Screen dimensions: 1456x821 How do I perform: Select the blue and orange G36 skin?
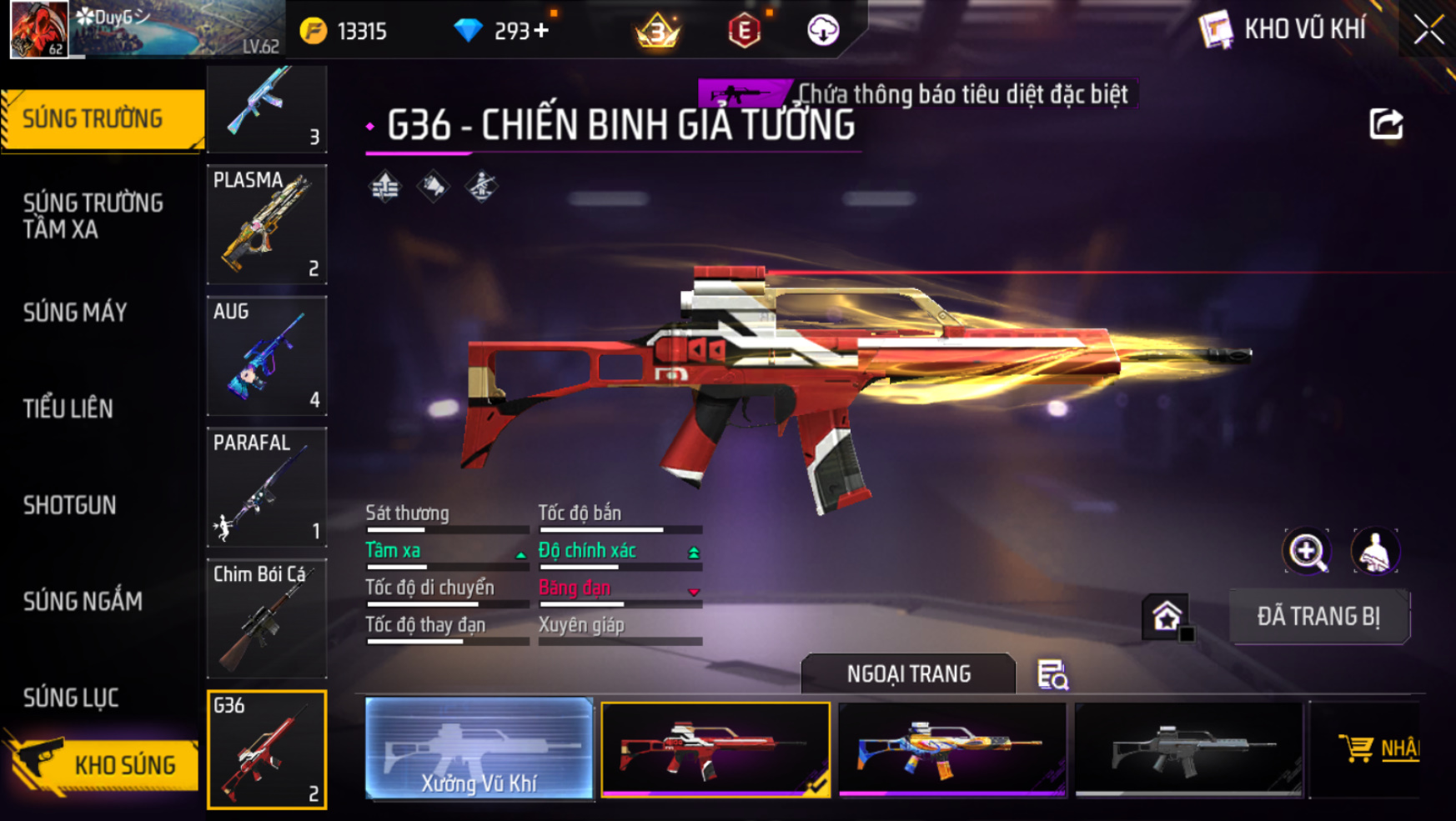click(x=951, y=748)
